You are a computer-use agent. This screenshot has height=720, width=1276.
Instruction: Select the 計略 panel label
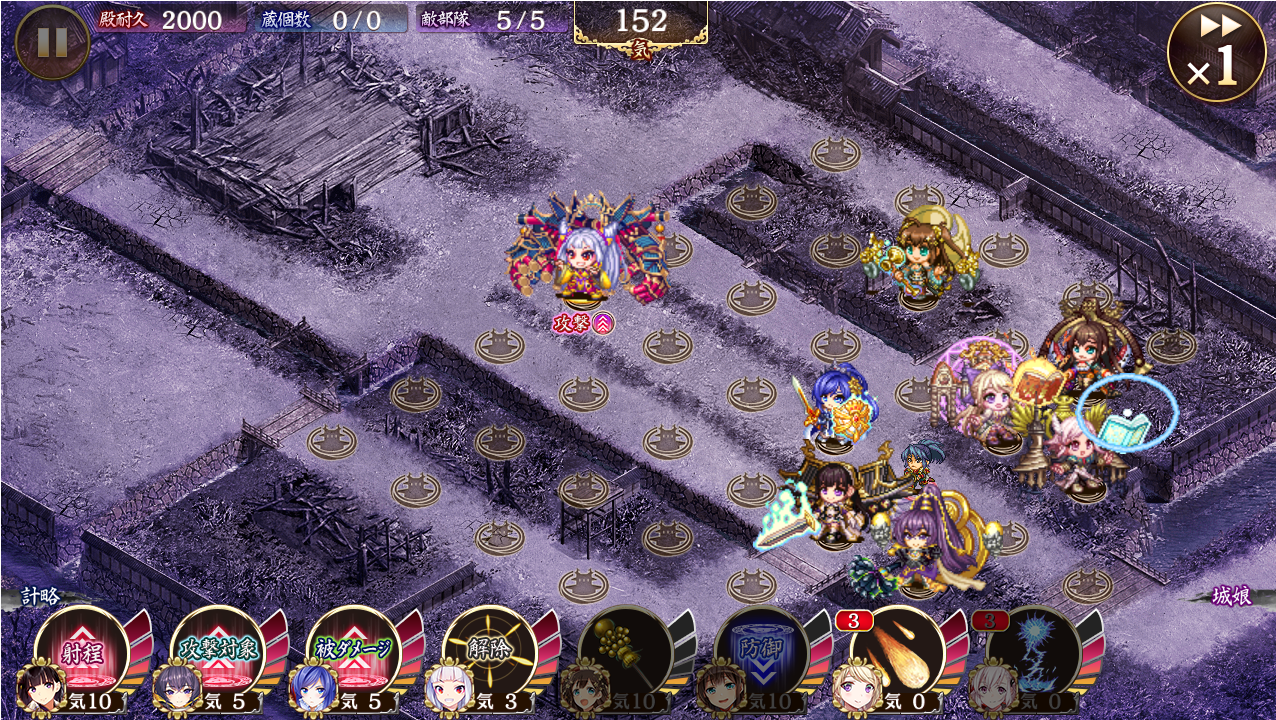coord(40,597)
